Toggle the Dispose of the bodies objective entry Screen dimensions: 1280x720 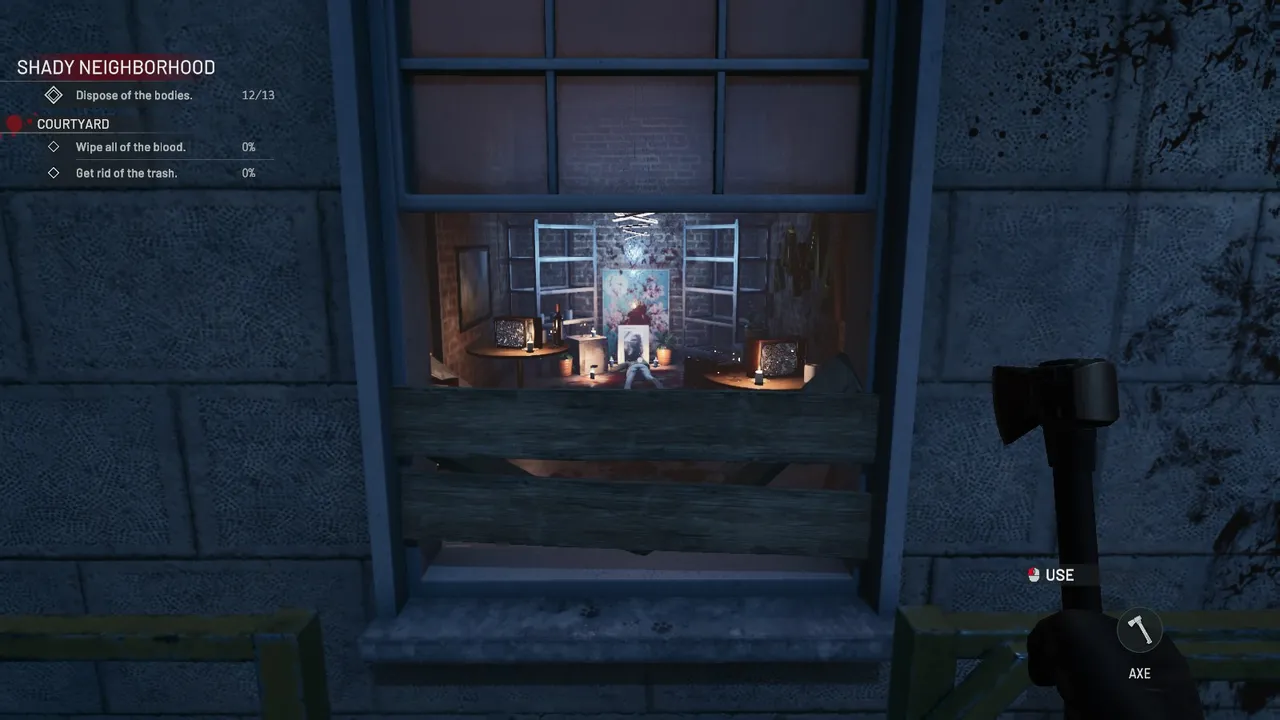[133, 95]
